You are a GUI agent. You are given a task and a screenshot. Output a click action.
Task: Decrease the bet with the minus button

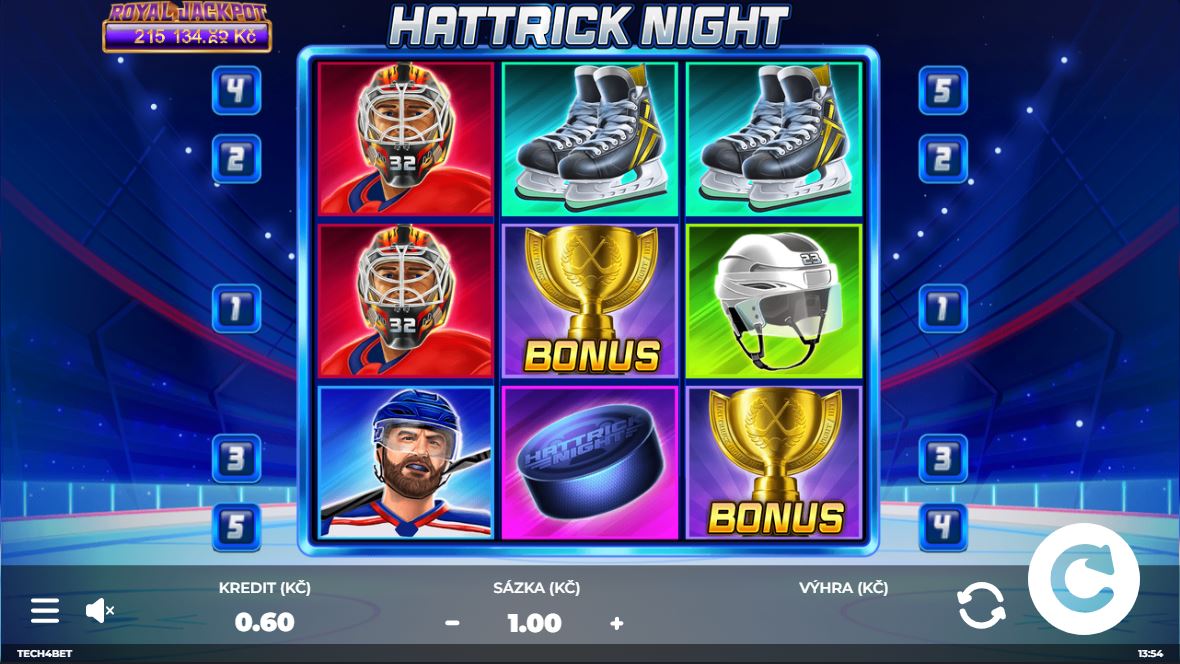452,623
